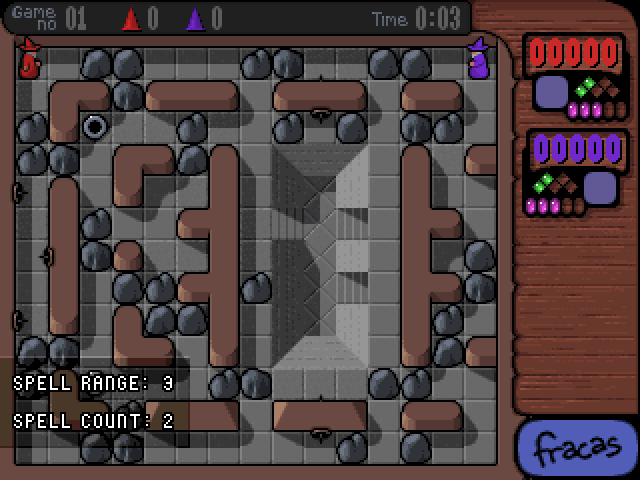Select the red player's blue item slot
This screenshot has width=640, height=480.
[x=551, y=93]
